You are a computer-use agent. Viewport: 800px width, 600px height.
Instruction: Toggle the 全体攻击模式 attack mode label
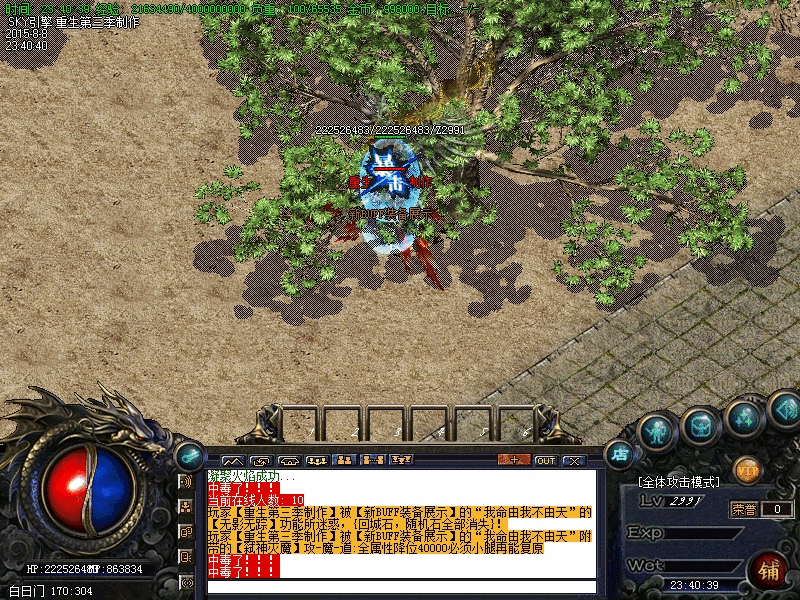click(x=685, y=482)
